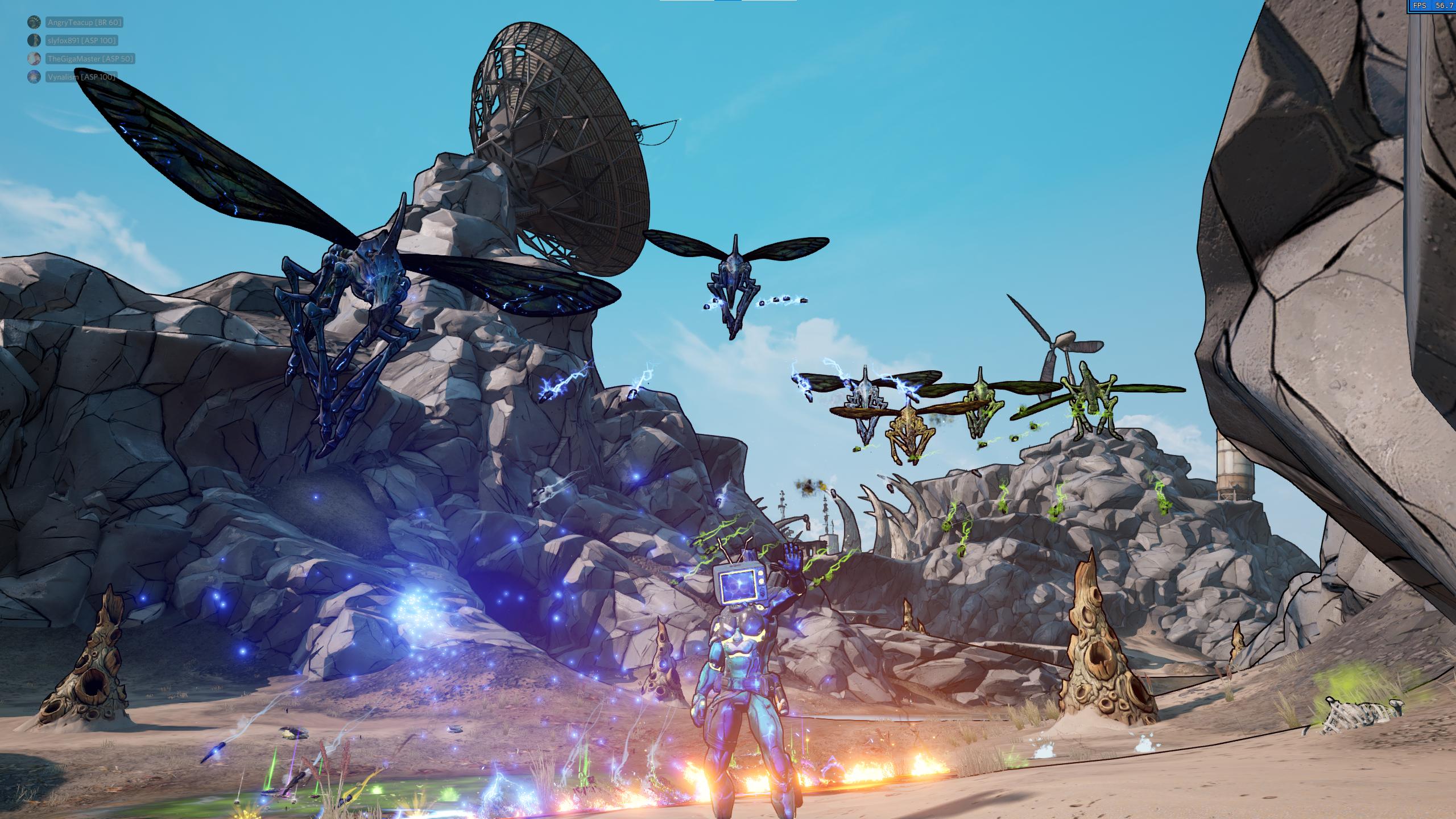Viewport: 1456px width, 819px height.
Task: Select Vynalism's row in the overlay
Action: click(81, 77)
